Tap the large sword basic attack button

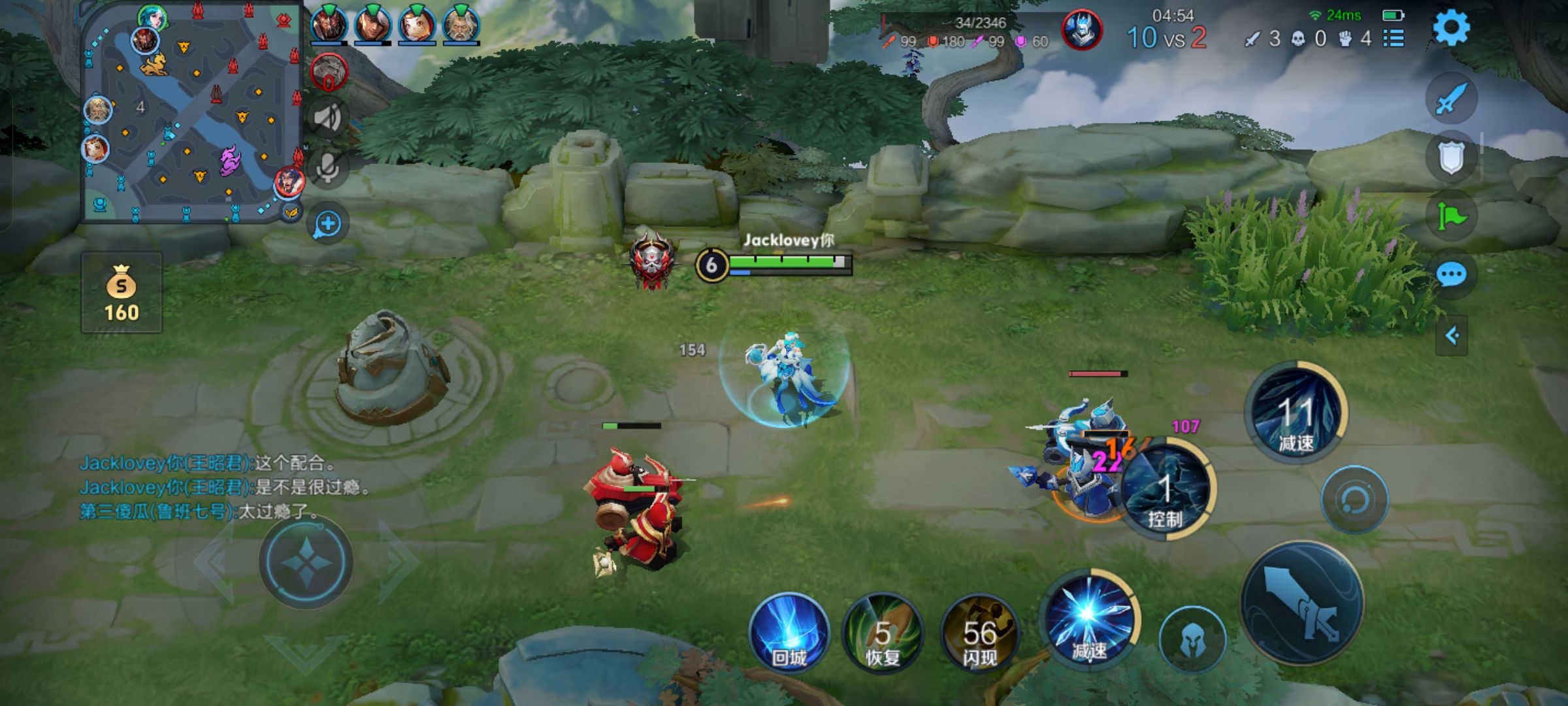click(x=1301, y=603)
